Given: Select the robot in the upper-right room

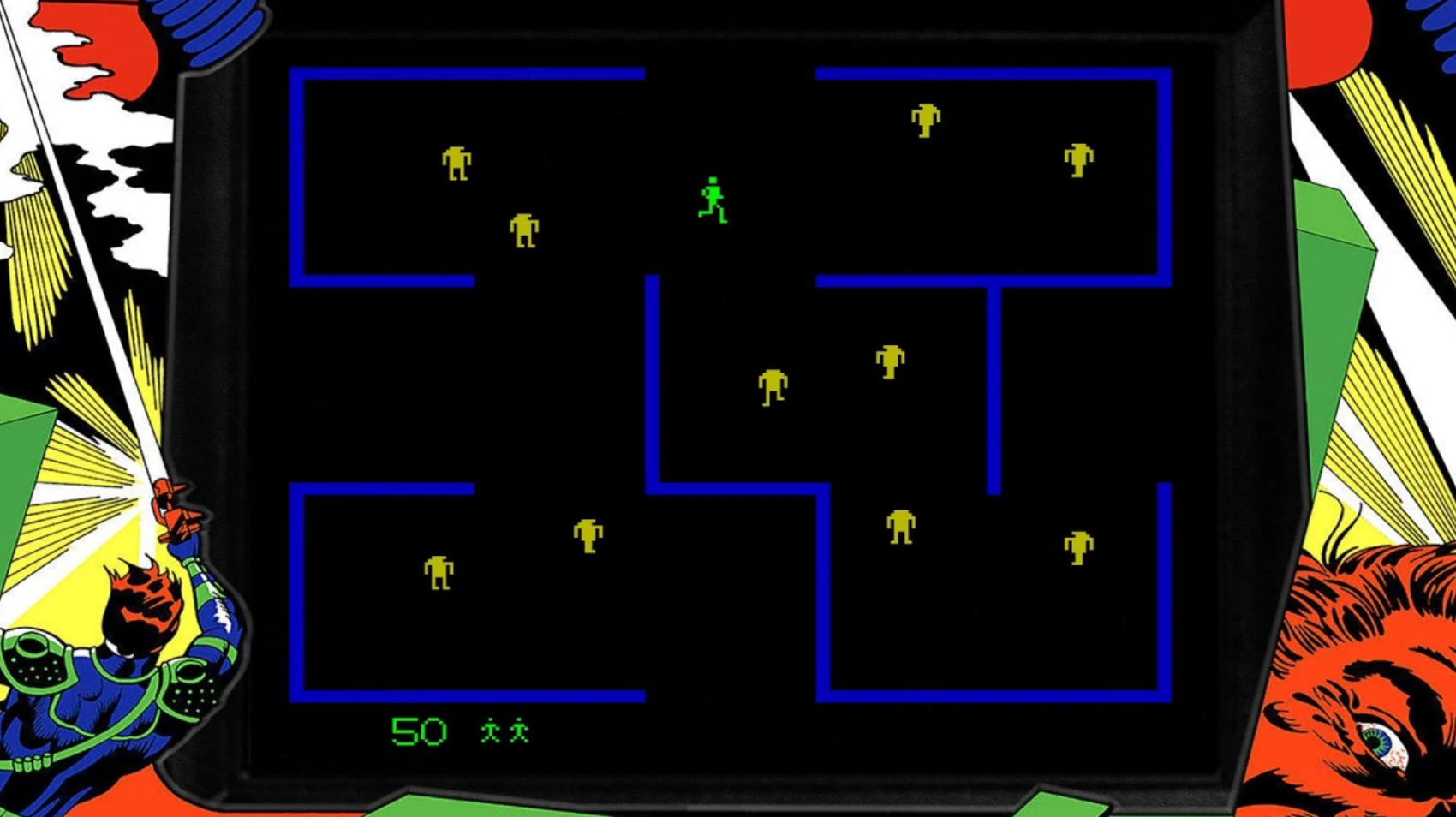Looking at the screenshot, I should tap(926, 122).
